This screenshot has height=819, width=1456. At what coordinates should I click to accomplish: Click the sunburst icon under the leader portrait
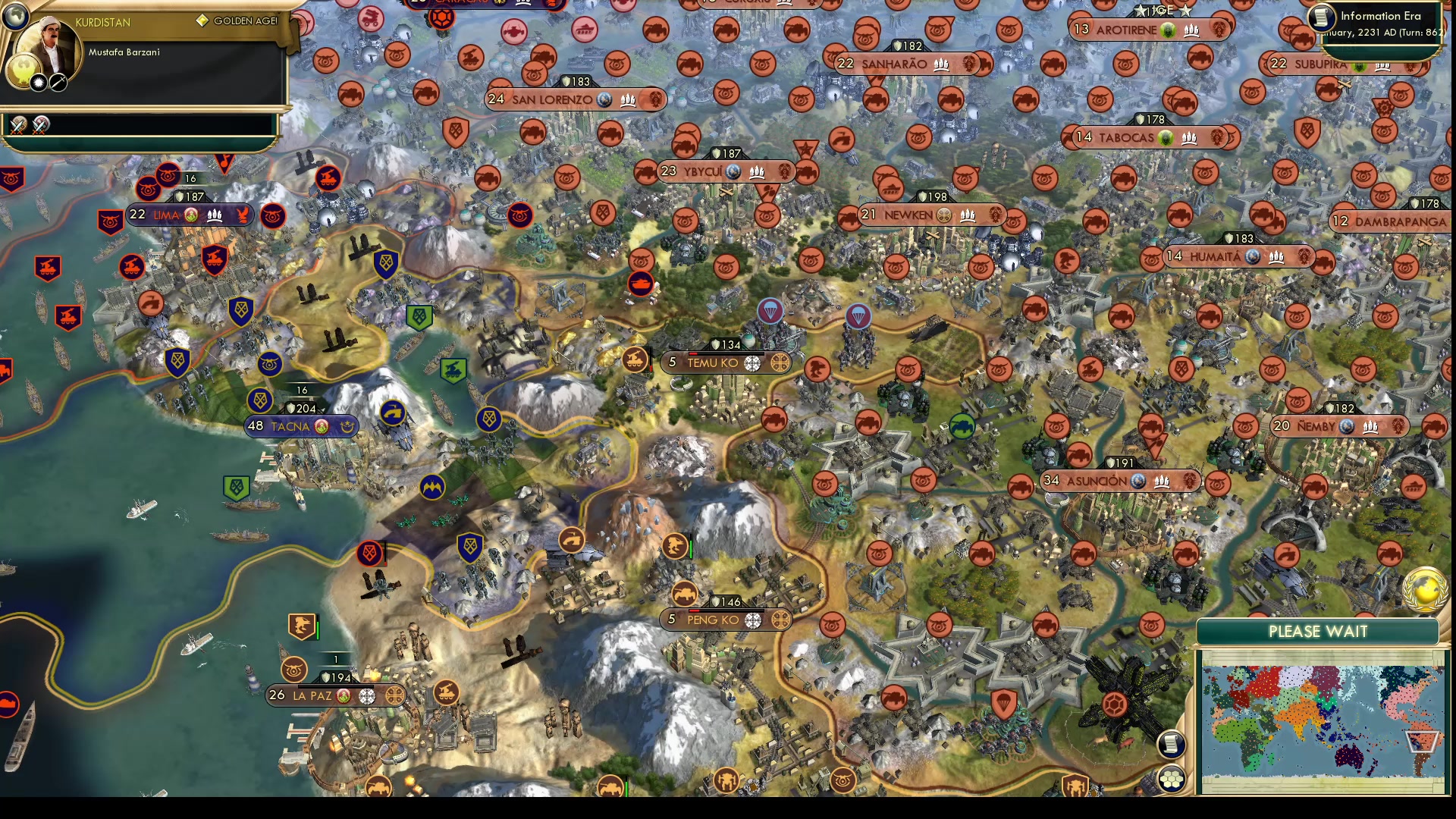[x=38, y=83]
